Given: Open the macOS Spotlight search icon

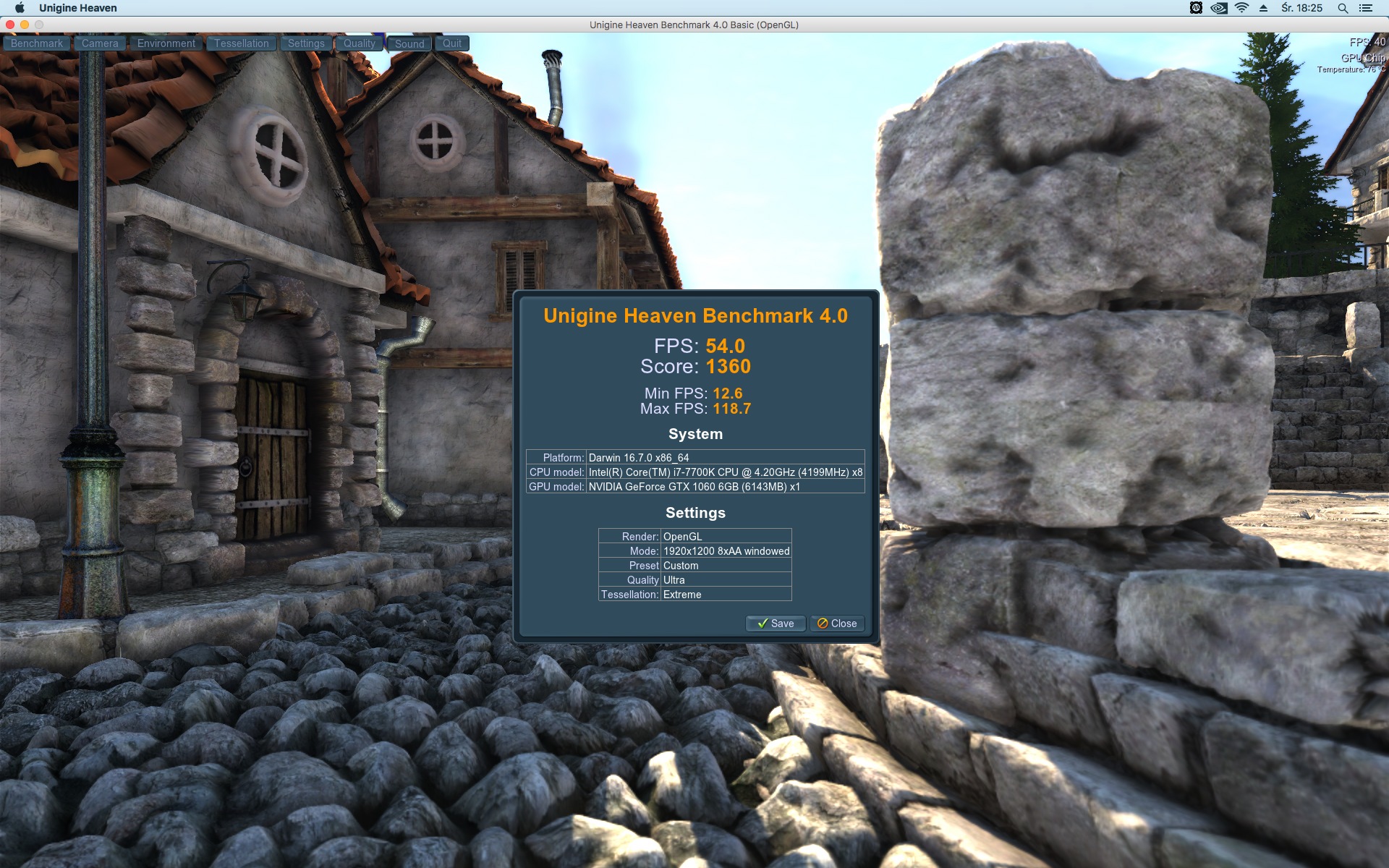Looking at the screenshot, I should [1343, 8].
